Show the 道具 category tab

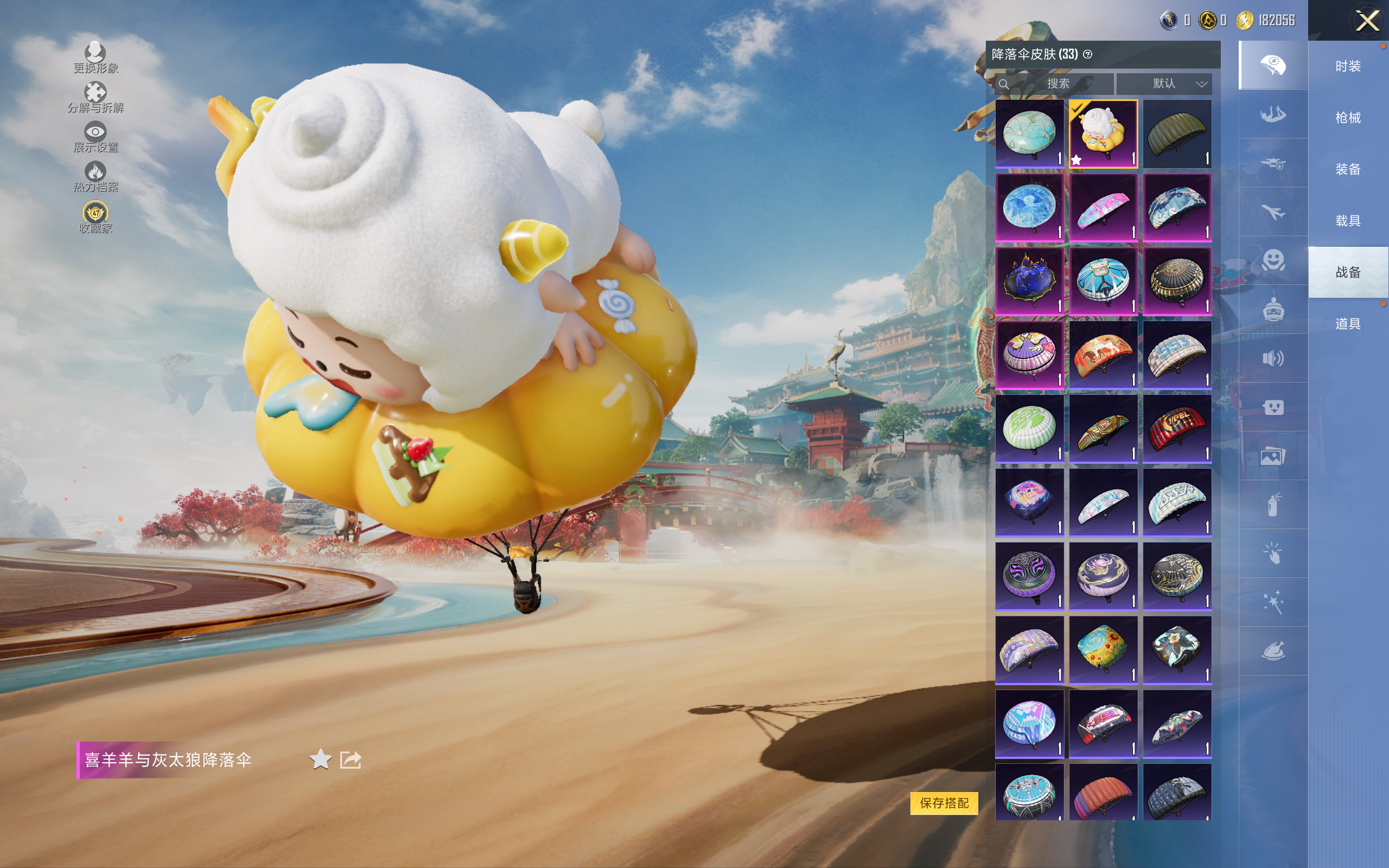1348,324
